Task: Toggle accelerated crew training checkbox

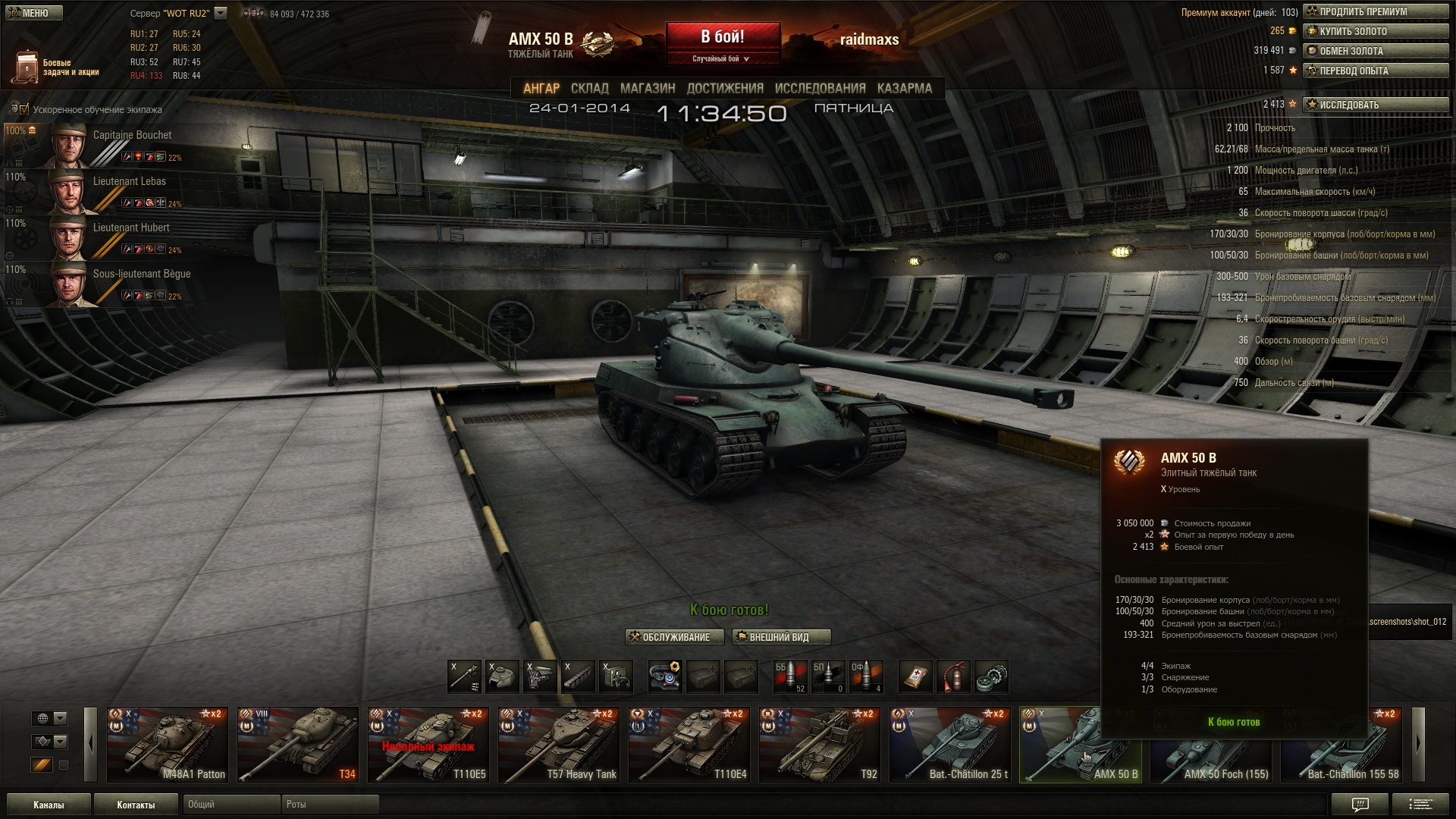Action: pyautogui.click(x=24, y=109)
